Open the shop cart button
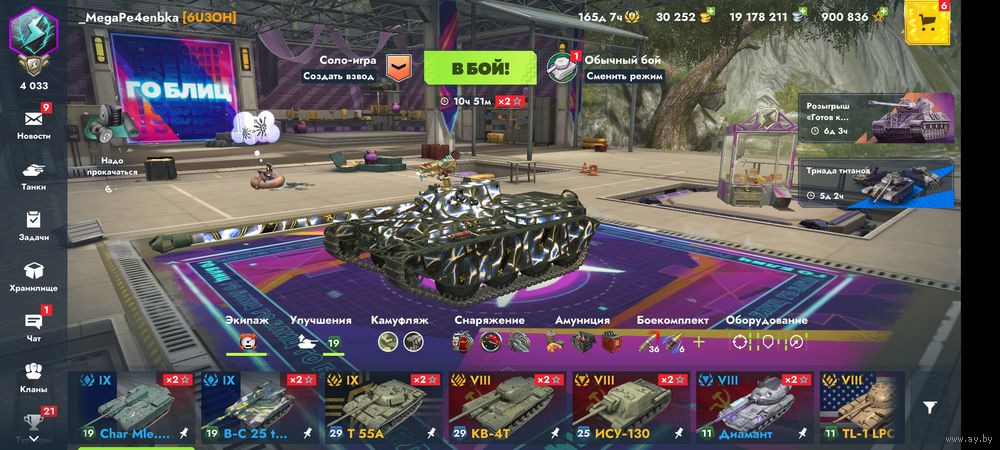The height and width of the screenshot is (450, 1000). [927, 22]
